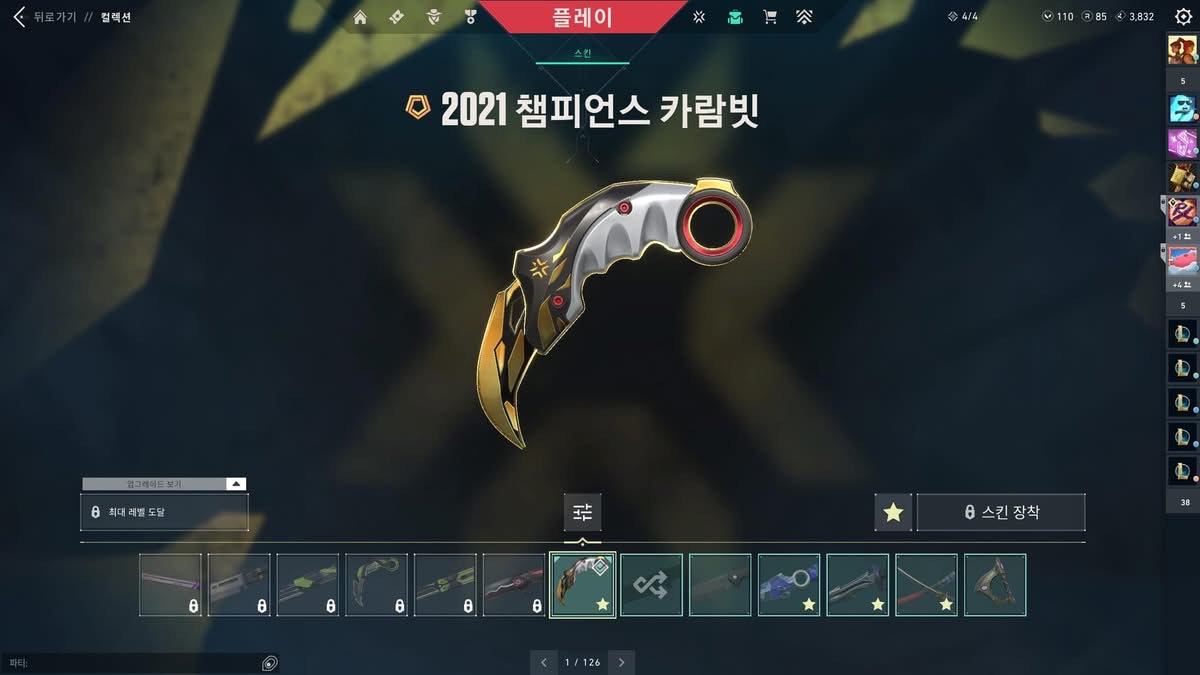Open the store shopping cart icon

[x=770, y=17]
